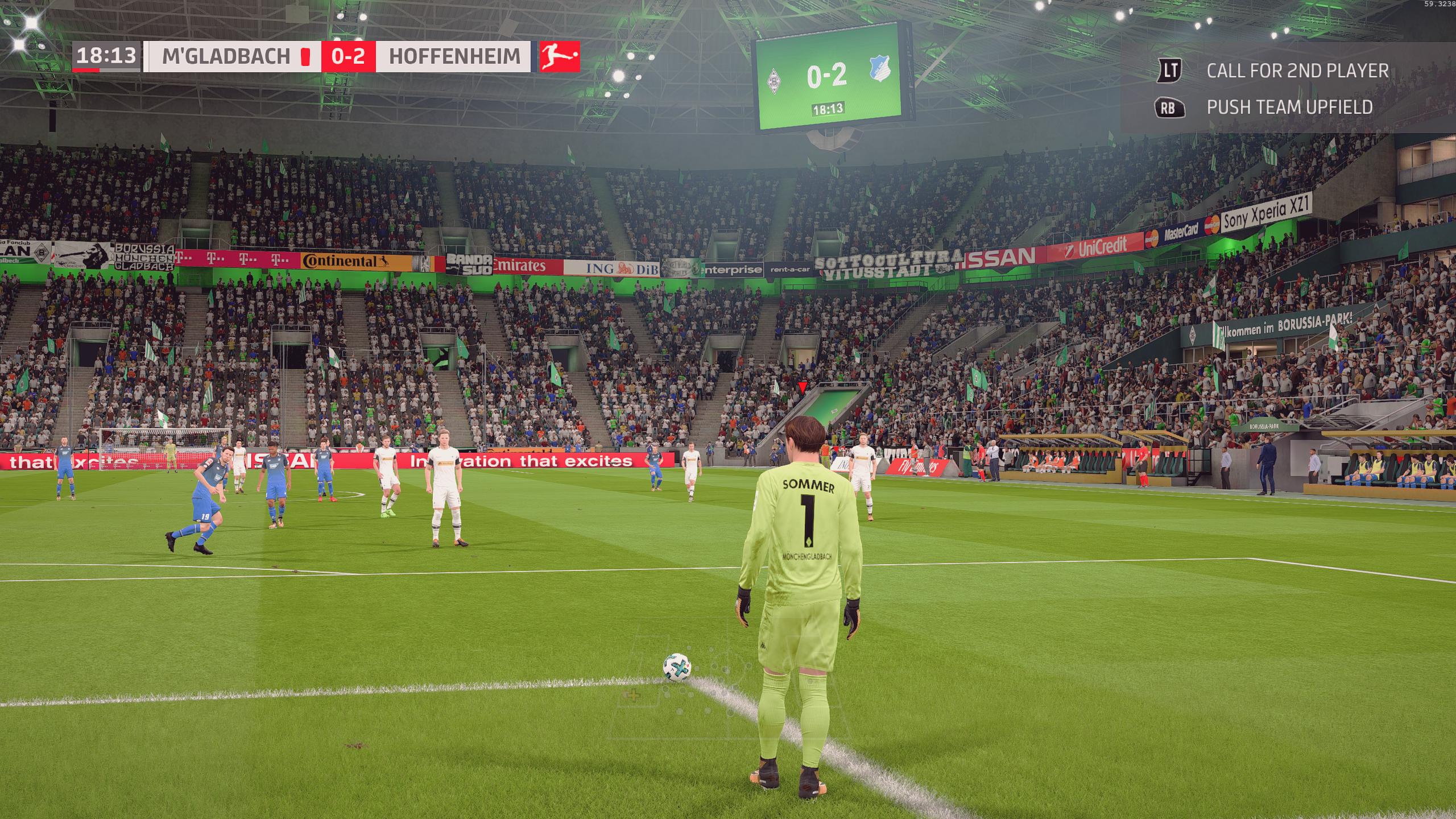Click the RB button prompt icon

(x=1169, y=108)
